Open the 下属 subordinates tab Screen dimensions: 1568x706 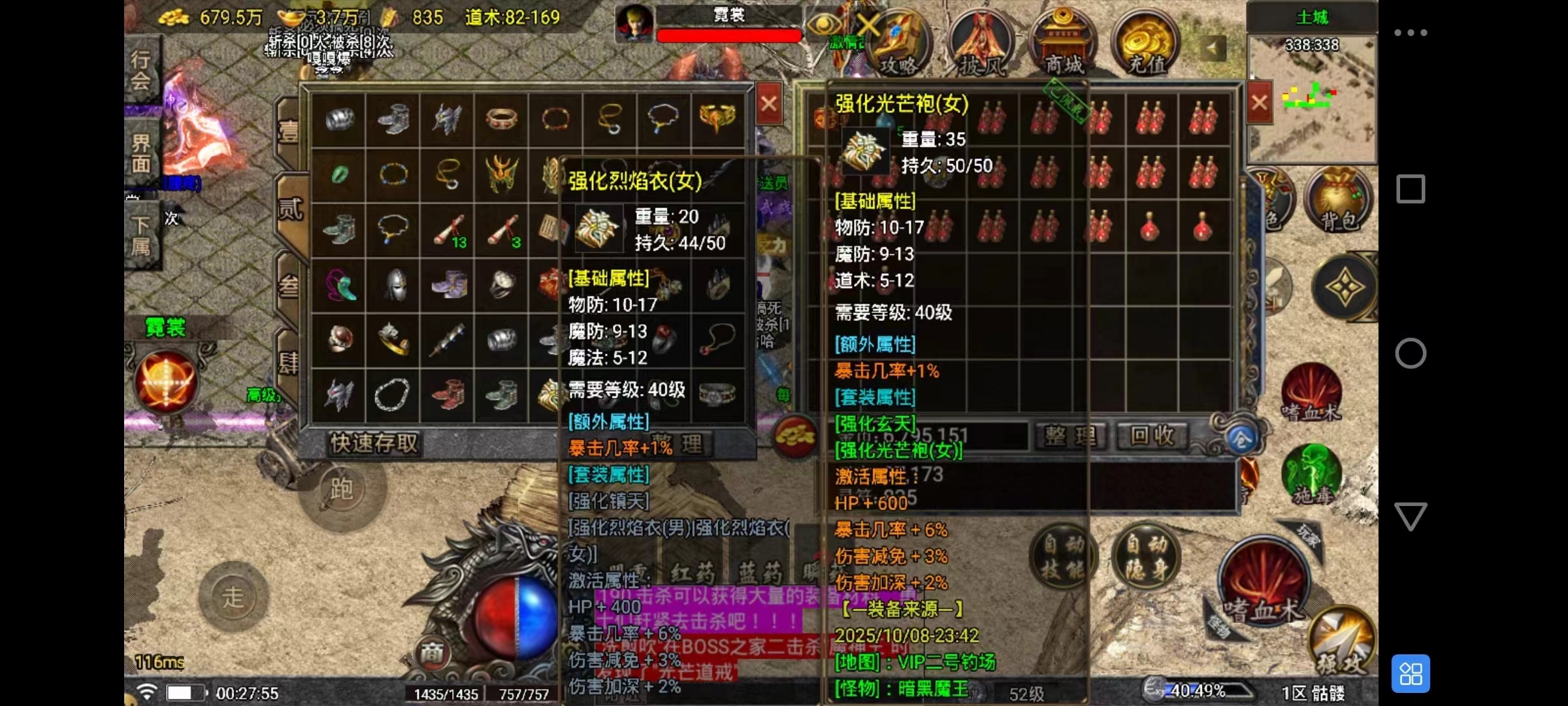[x=141, y=235]
